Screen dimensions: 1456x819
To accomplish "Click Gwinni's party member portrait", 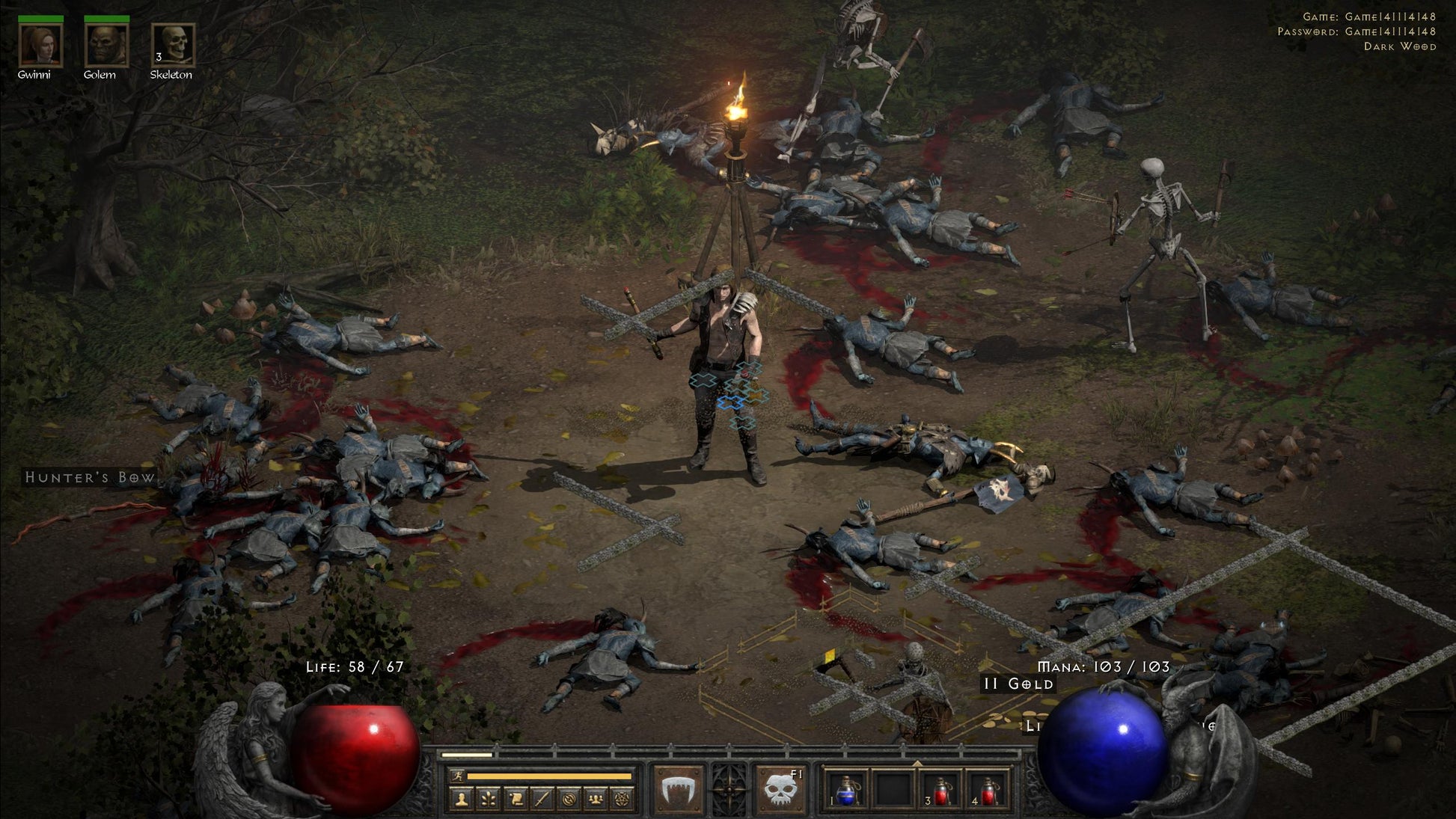I will point(41,45).
